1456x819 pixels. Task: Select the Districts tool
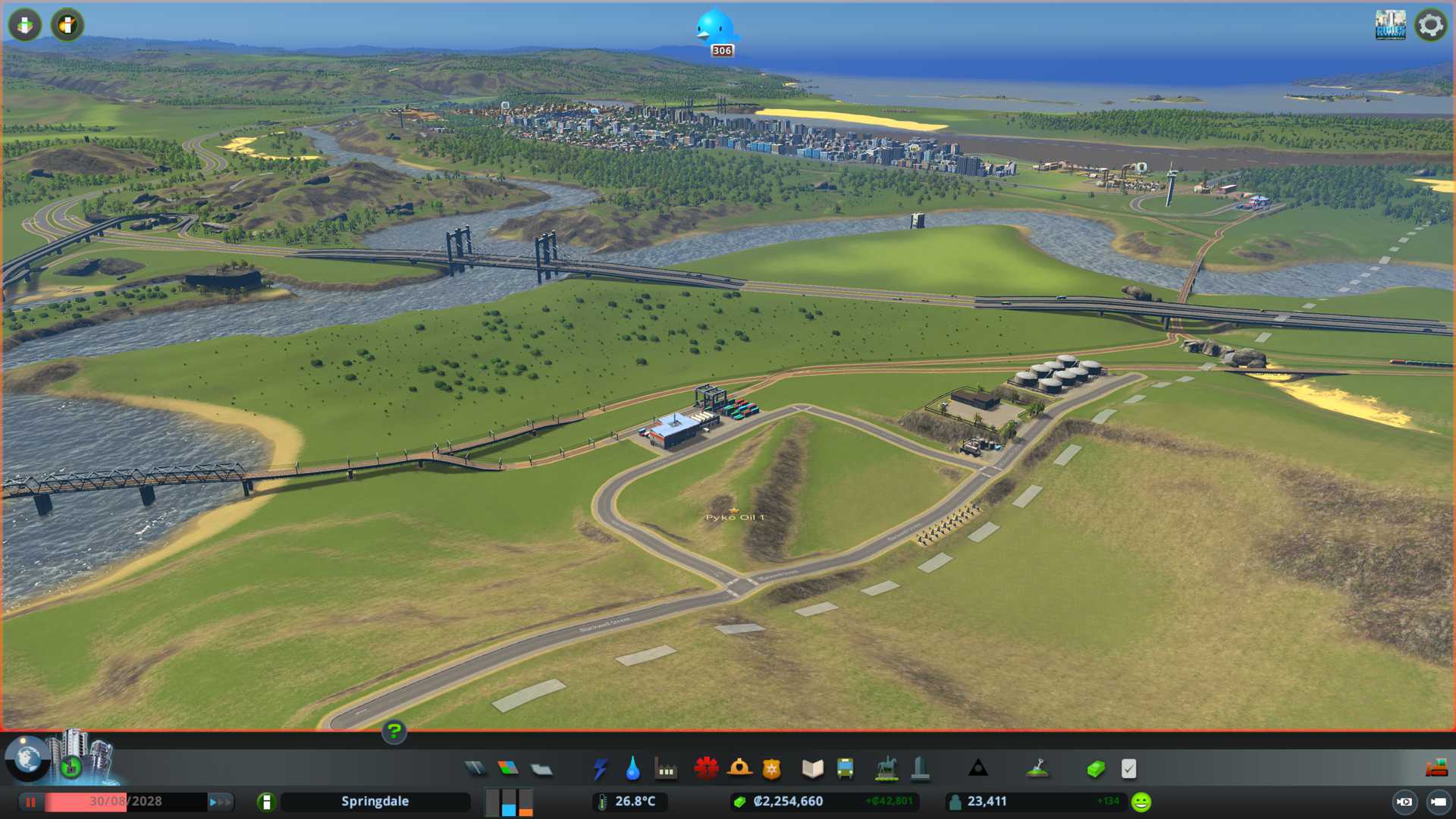pyautogui.click(x=541, y=769)
